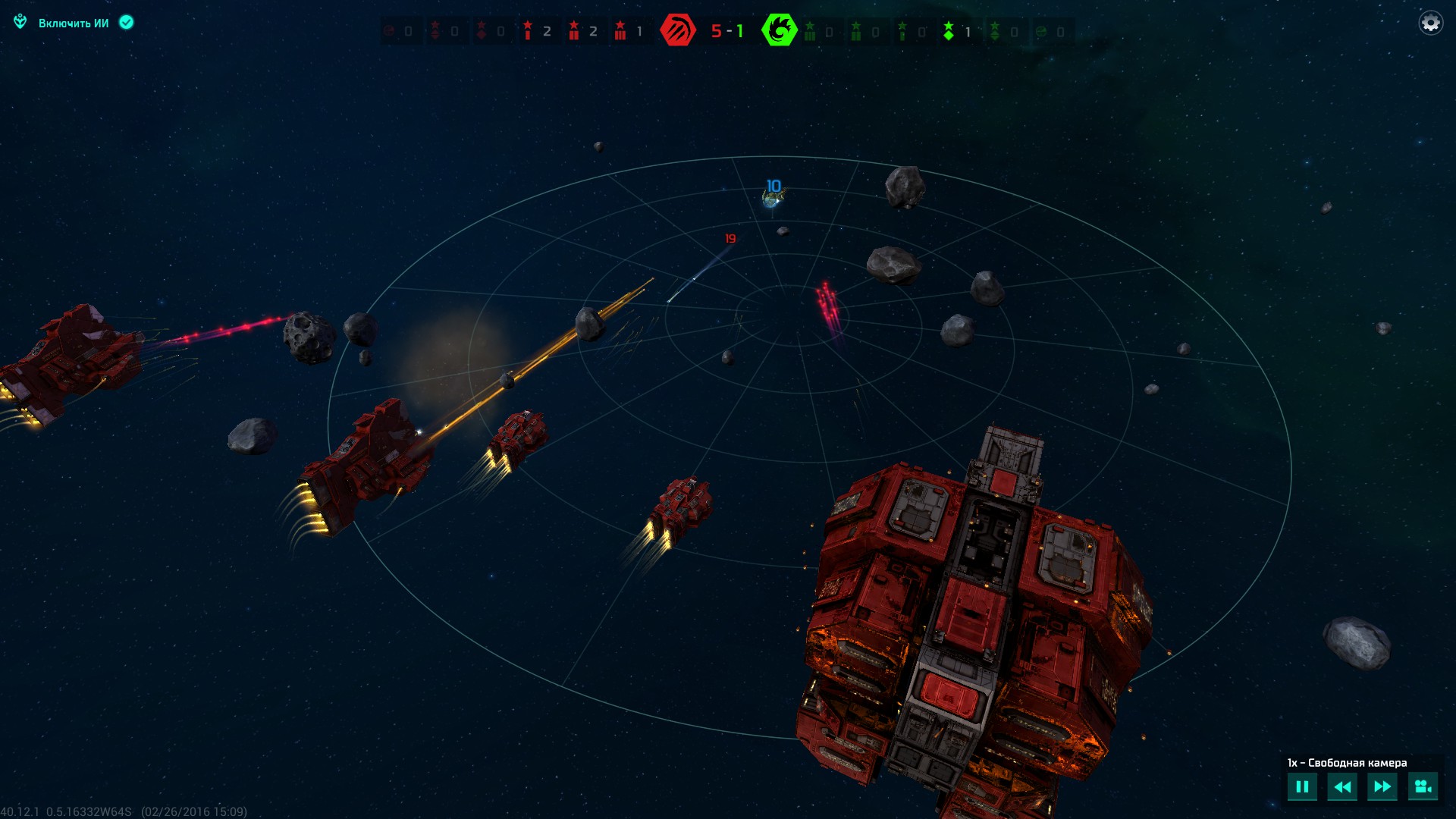Speed up playback with fast-forward button

tap(1382, 786)
